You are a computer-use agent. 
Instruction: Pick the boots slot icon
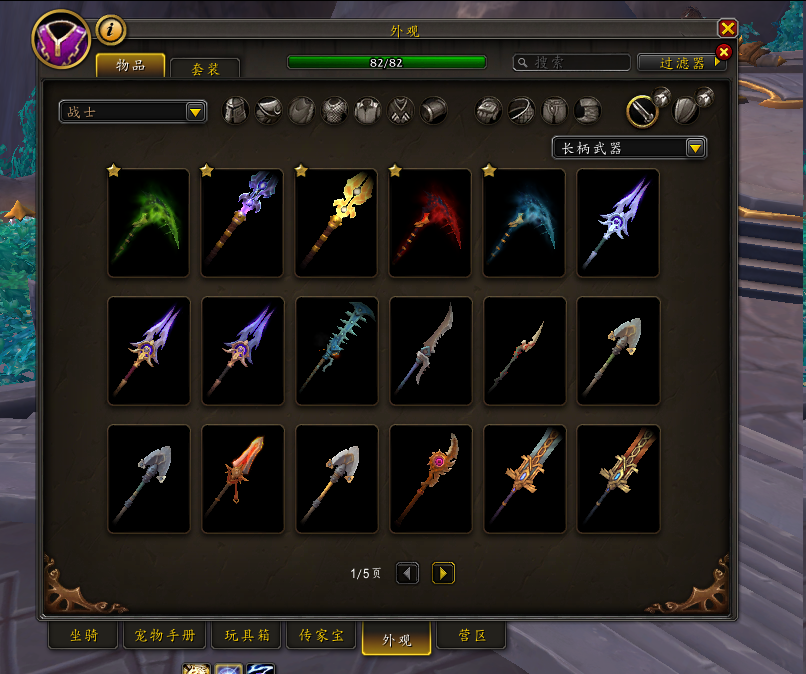tap(588, 110)
